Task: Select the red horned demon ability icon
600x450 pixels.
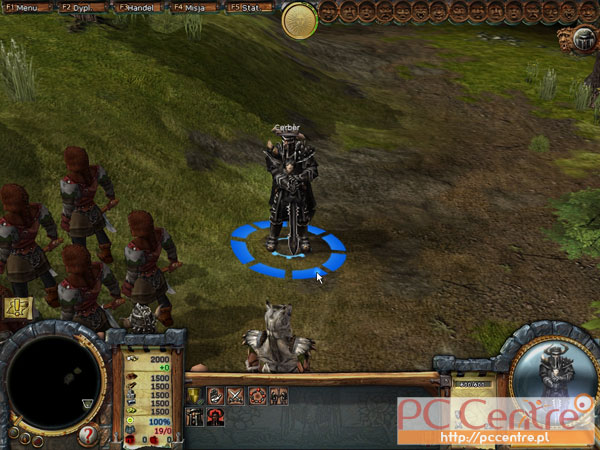Action: pyautogui.click(x=215, y=417)
